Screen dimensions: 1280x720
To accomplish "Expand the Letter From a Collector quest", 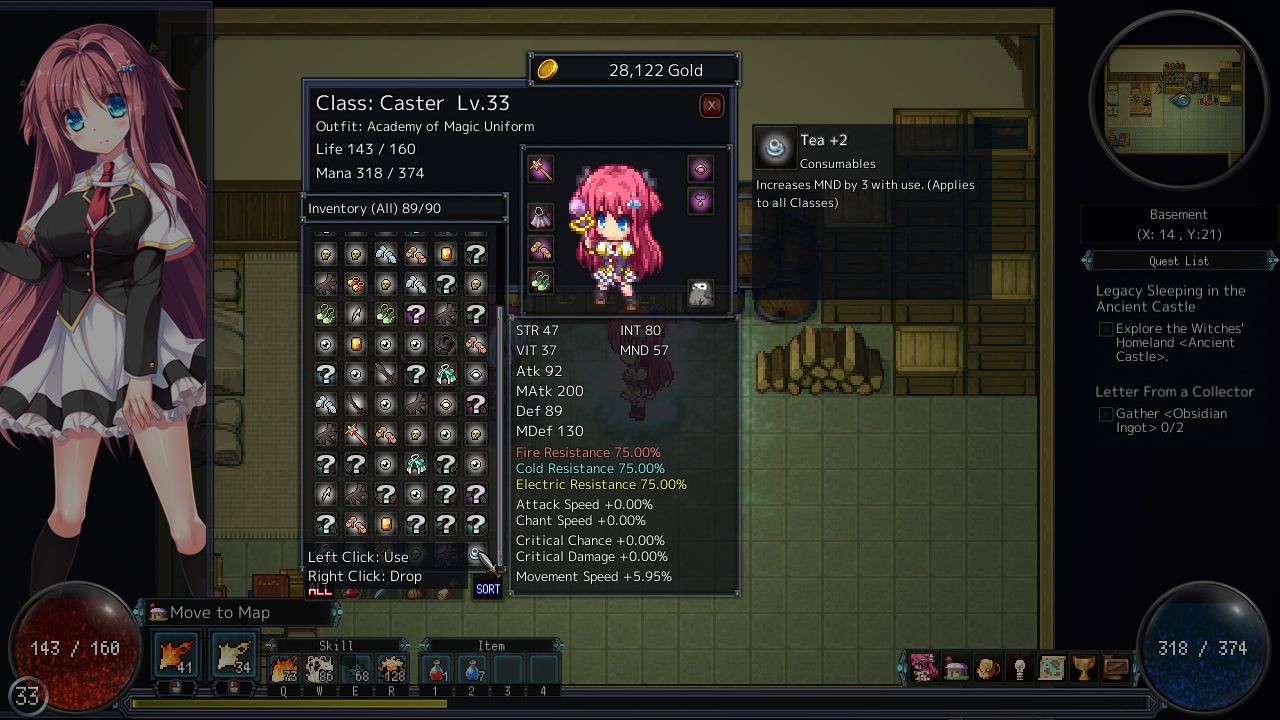I will (1173, 390).
